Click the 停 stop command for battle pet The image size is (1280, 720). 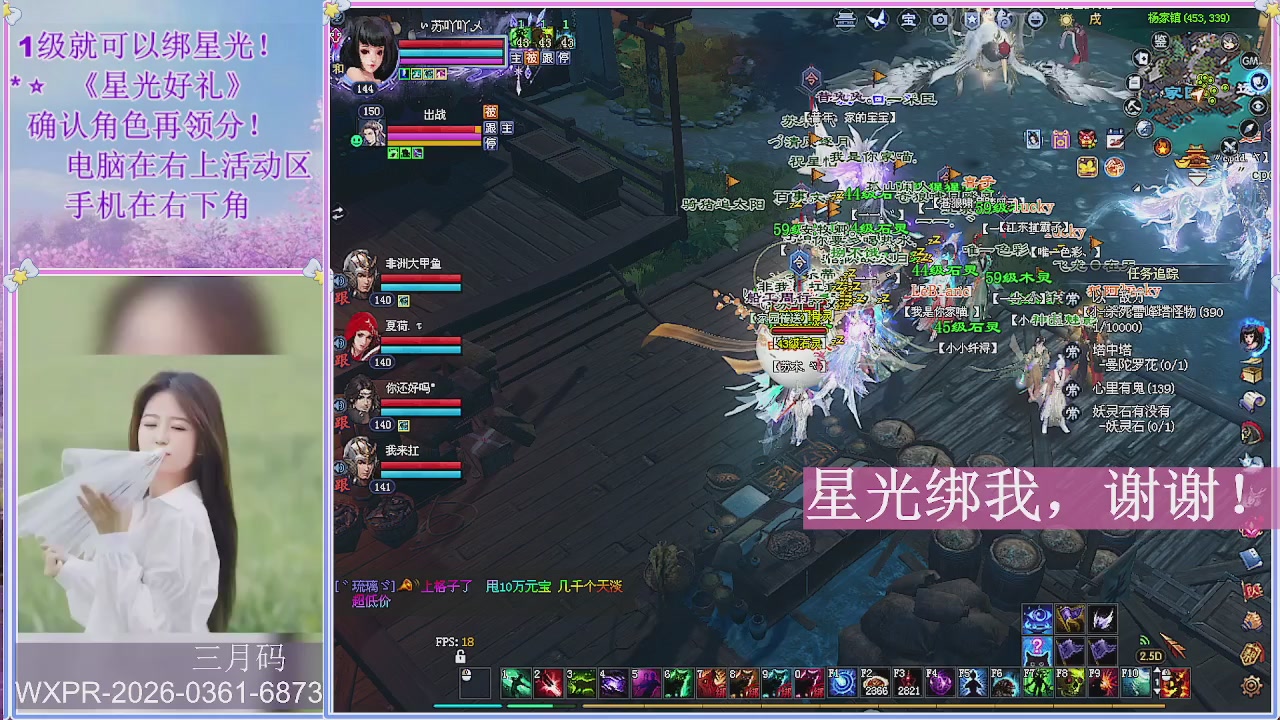coord(491,143)
